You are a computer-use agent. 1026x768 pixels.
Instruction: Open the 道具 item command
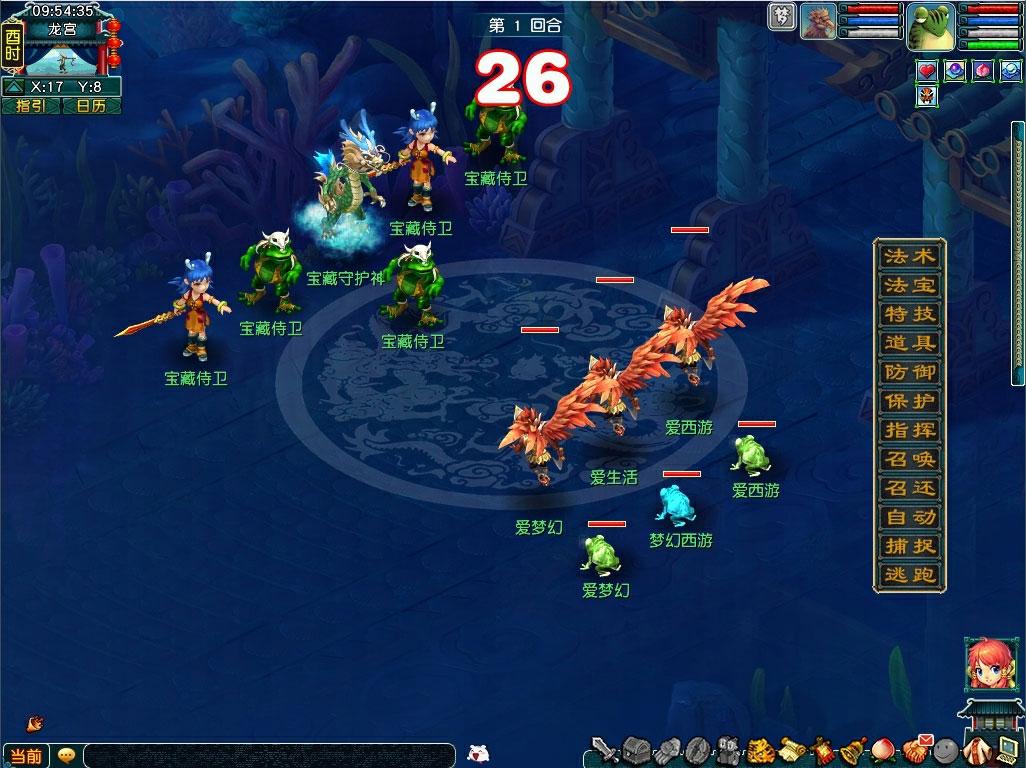pyautogui.click(x=909, y=343)
